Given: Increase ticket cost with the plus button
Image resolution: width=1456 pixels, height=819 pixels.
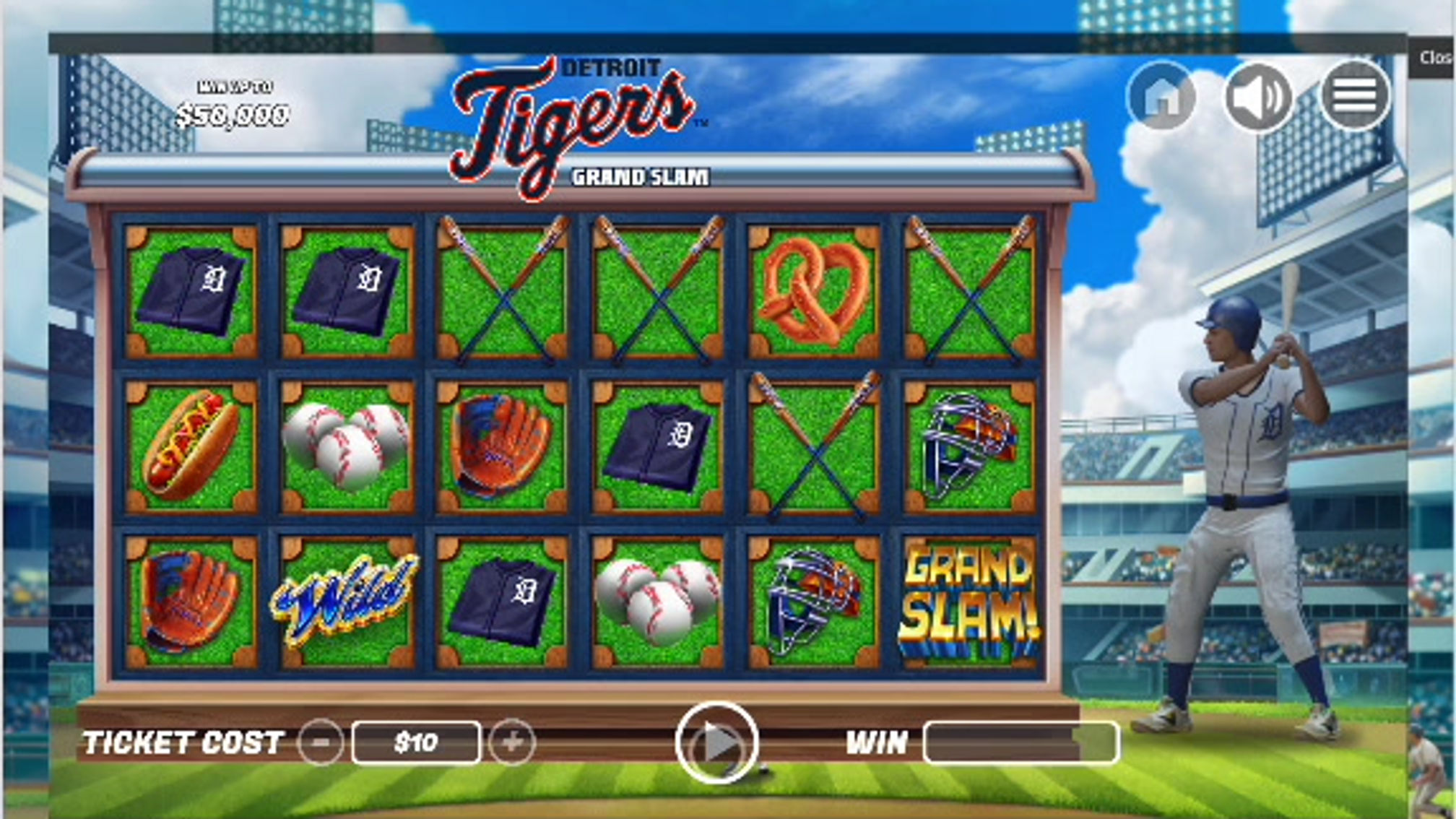Looking at the screenshot, I should (x=513, y=742).
